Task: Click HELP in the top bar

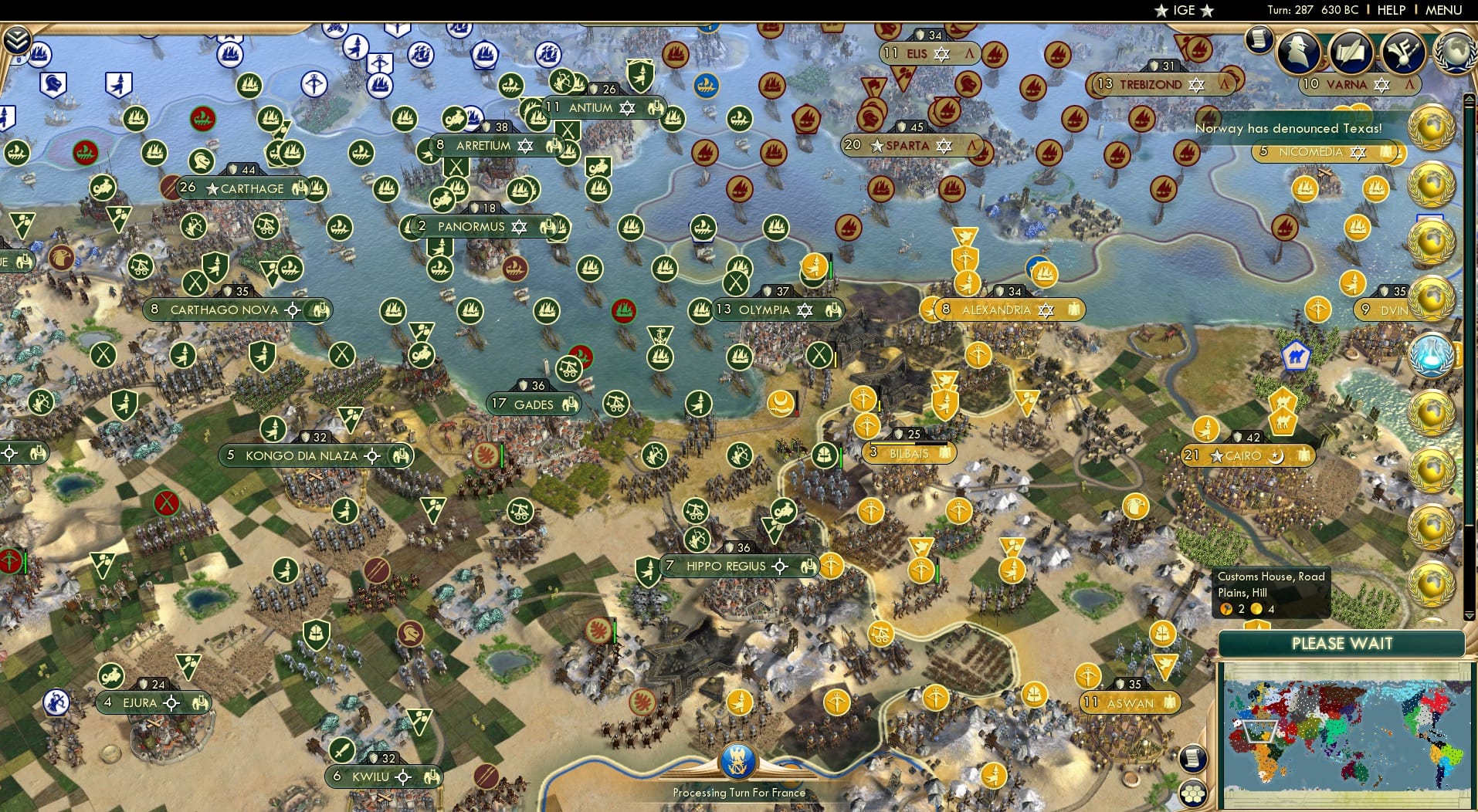Action: pyautogui.click(x=1390, y=10)
